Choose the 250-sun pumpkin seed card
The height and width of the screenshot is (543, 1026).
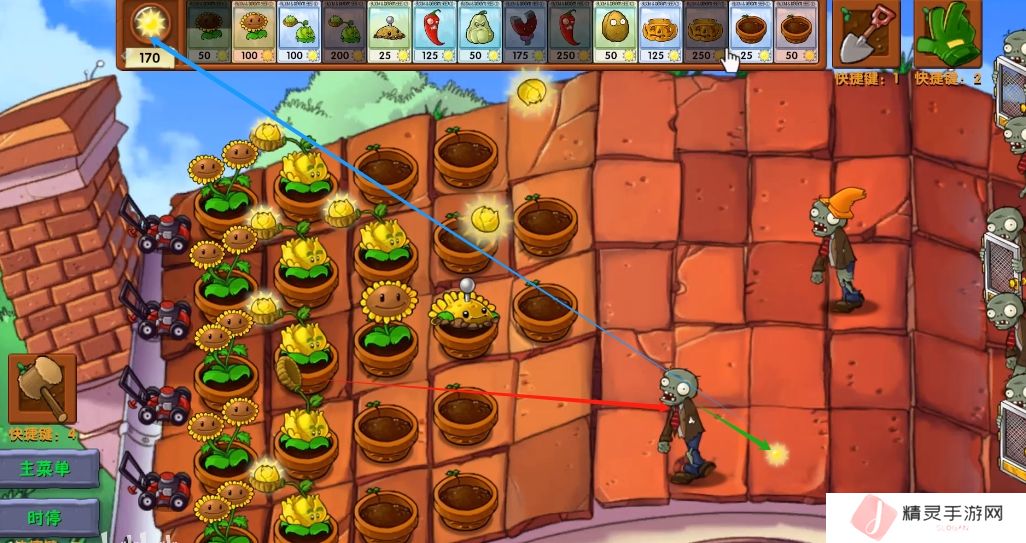(703, 32)
